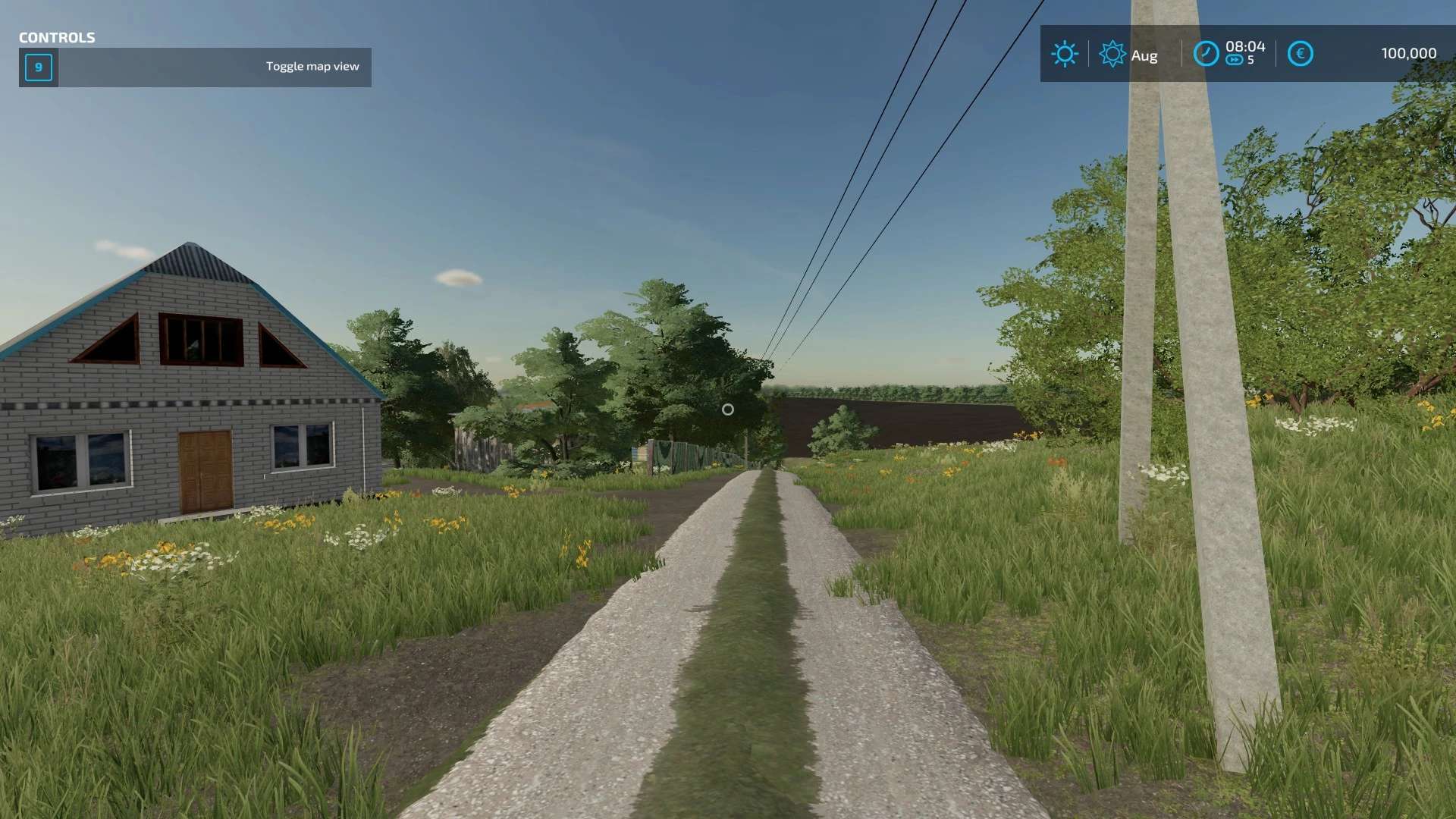This screenshot has width=1456, height=819.
Task: Click the clock icon next to 08:04
Action: pos(1206,54)
